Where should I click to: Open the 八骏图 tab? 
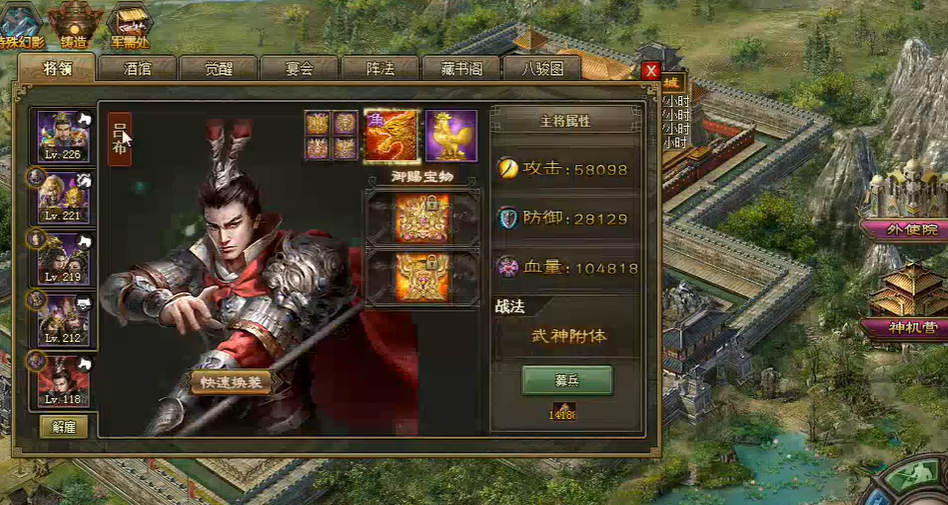(541, 68)
